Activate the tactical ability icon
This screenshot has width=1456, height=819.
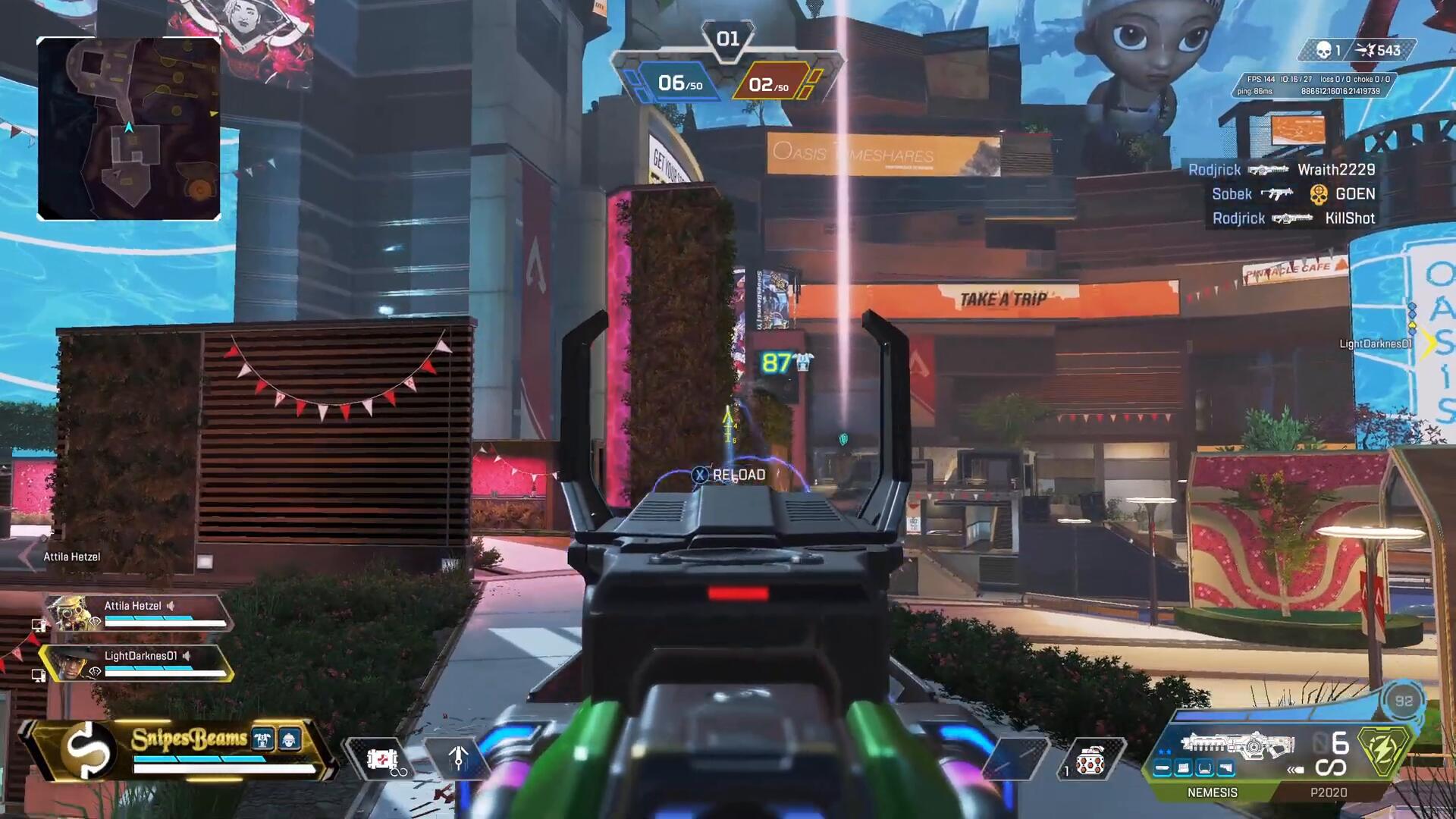pyautogui.click(x=458, y=758)
